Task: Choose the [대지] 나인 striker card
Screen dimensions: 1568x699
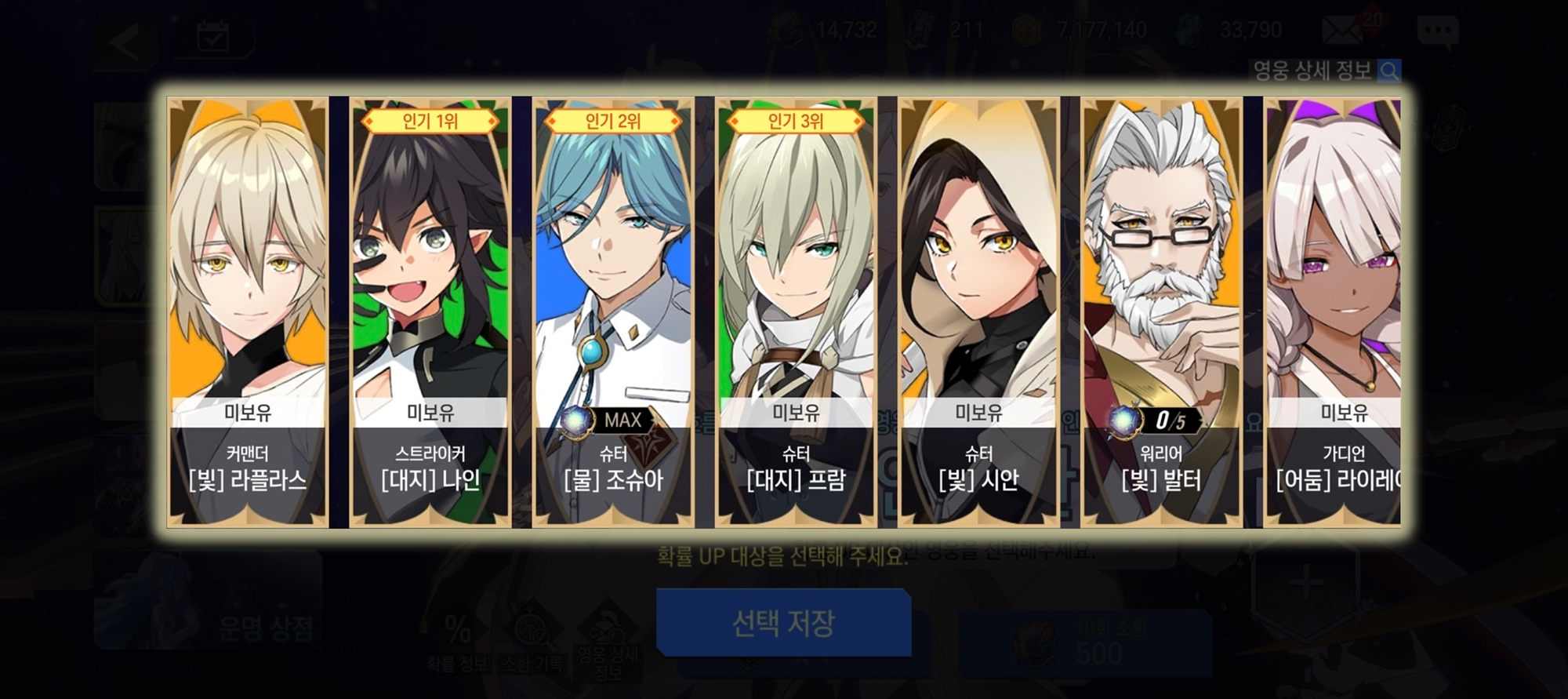Action: pyautogui.click(x=430, y=311)
